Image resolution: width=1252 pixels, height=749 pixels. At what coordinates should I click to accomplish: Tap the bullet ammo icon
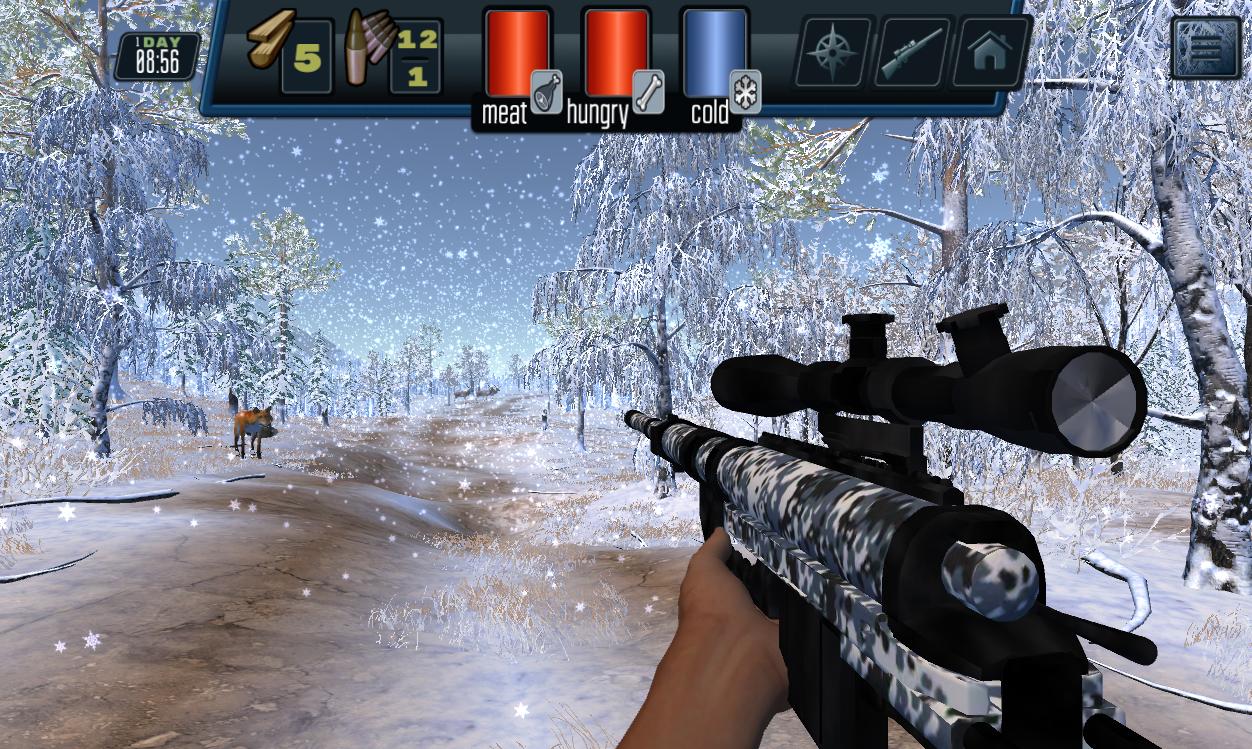click(x=365, y=50)
